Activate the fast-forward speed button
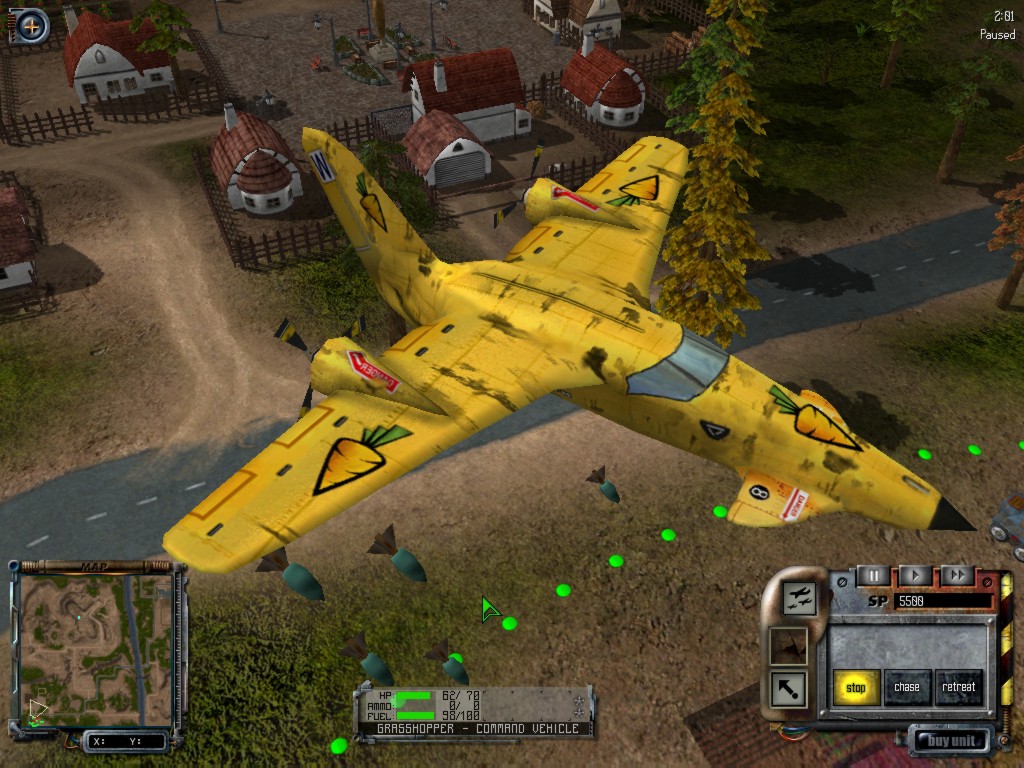 coord(957,575)
